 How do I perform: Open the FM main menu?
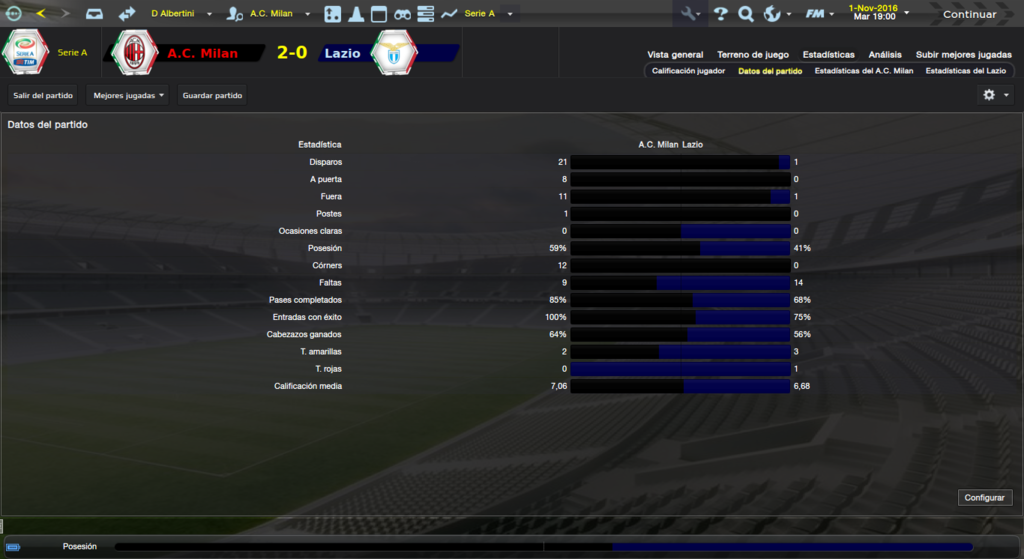coord(821,14)
